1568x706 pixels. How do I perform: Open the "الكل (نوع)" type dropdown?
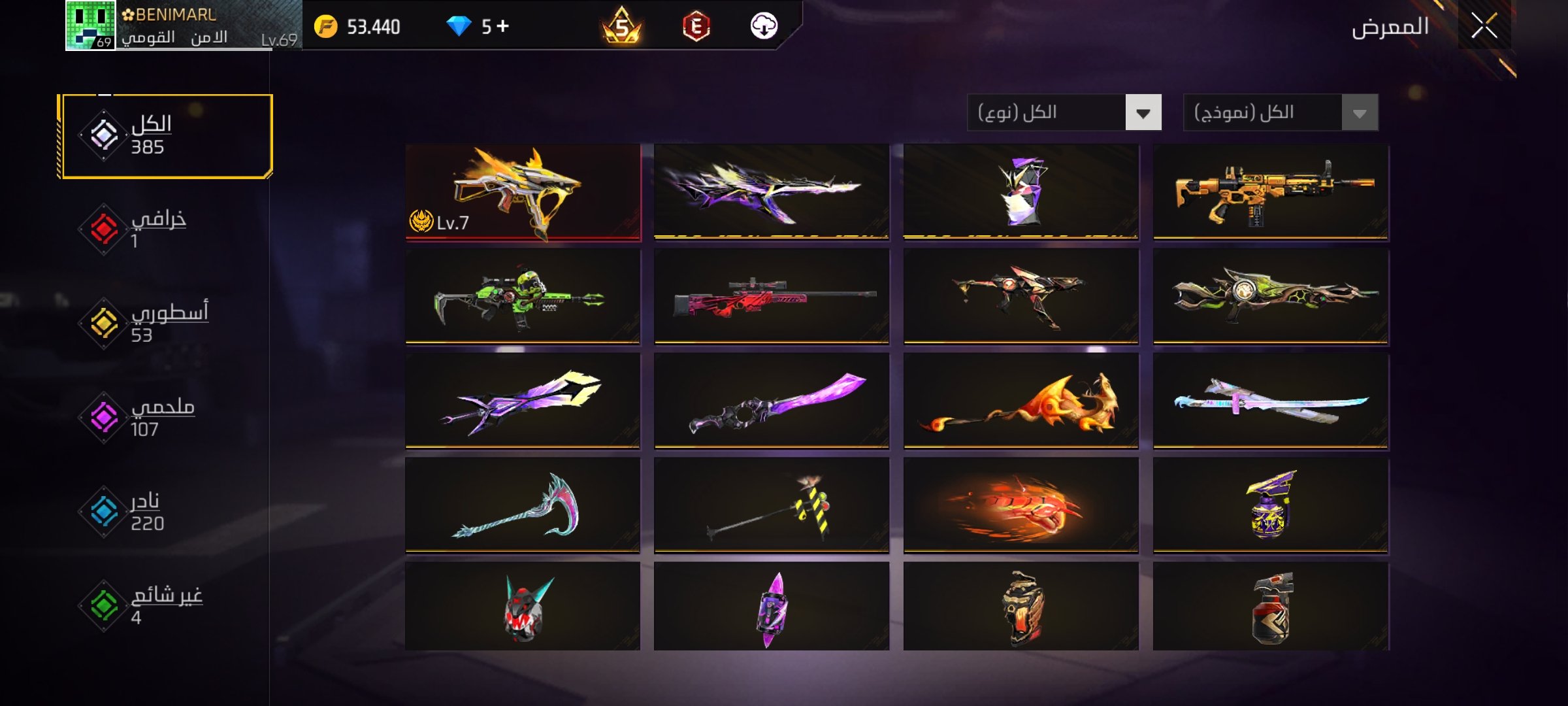point(1064,112)
